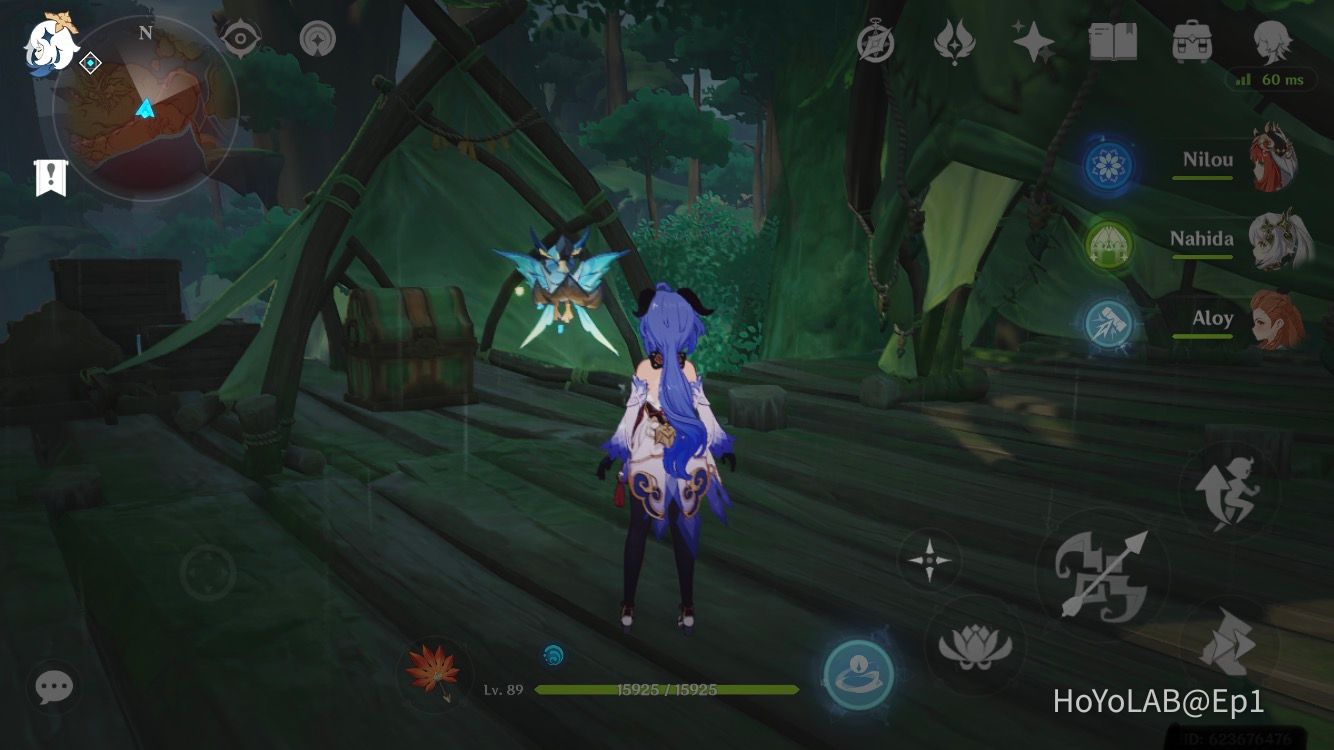Unleash the Elemental Burst lotus button

pyautogui.click(x=975, y=645)
